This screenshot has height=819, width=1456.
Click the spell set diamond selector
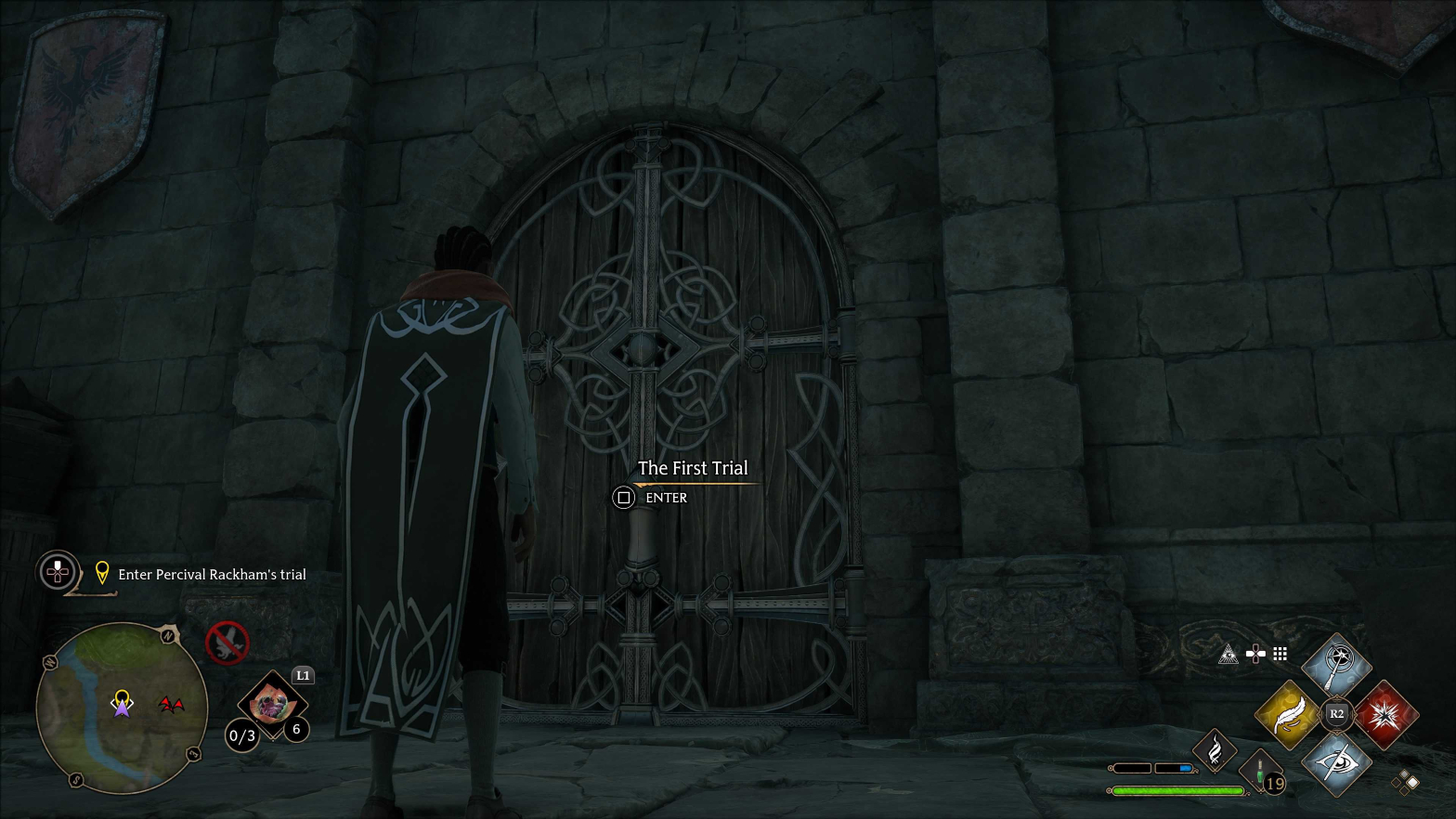click(1406, 782)
